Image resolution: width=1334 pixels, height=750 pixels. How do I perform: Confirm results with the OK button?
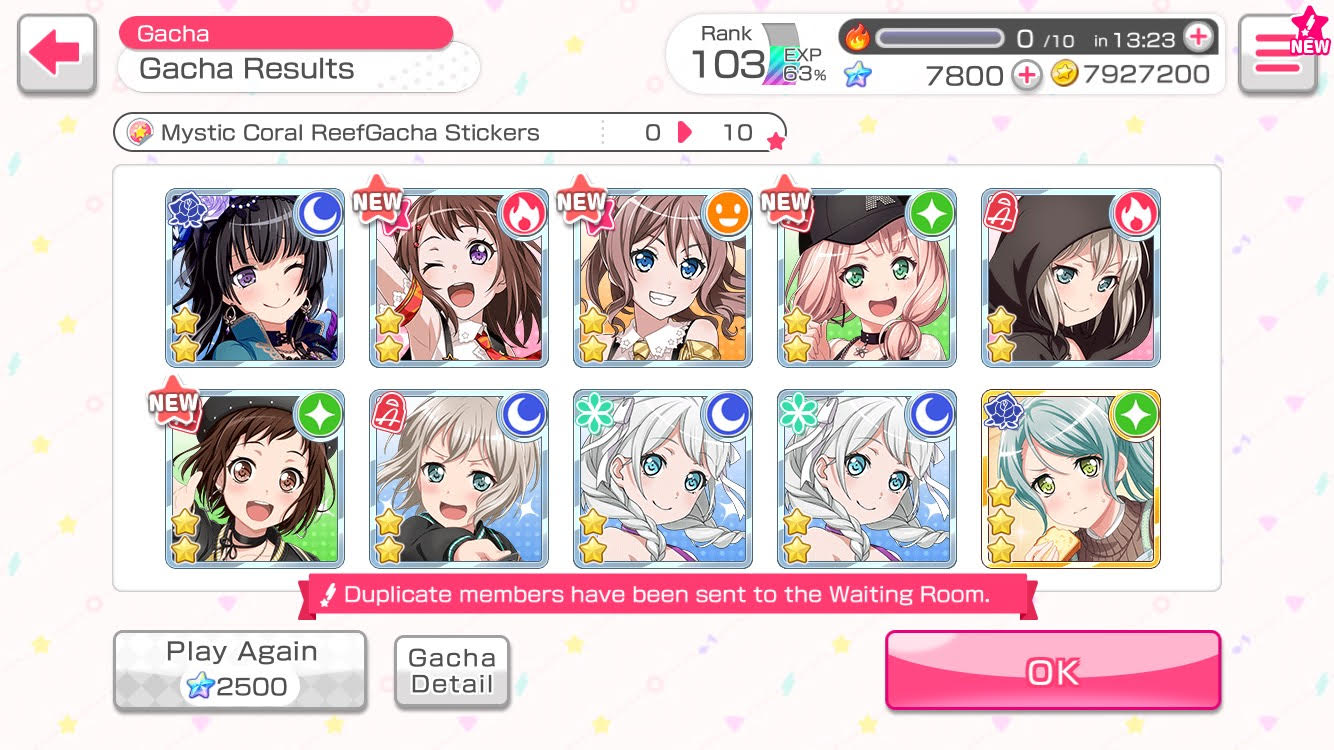pyautogui.click(x=1052, y=671)
